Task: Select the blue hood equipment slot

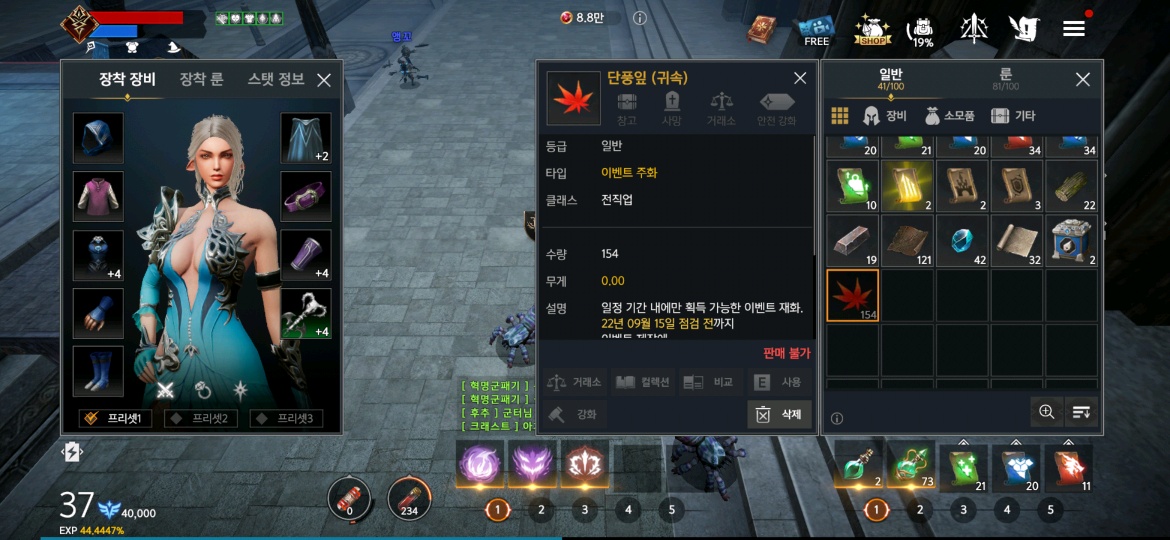Action: [x=98, y=138]
